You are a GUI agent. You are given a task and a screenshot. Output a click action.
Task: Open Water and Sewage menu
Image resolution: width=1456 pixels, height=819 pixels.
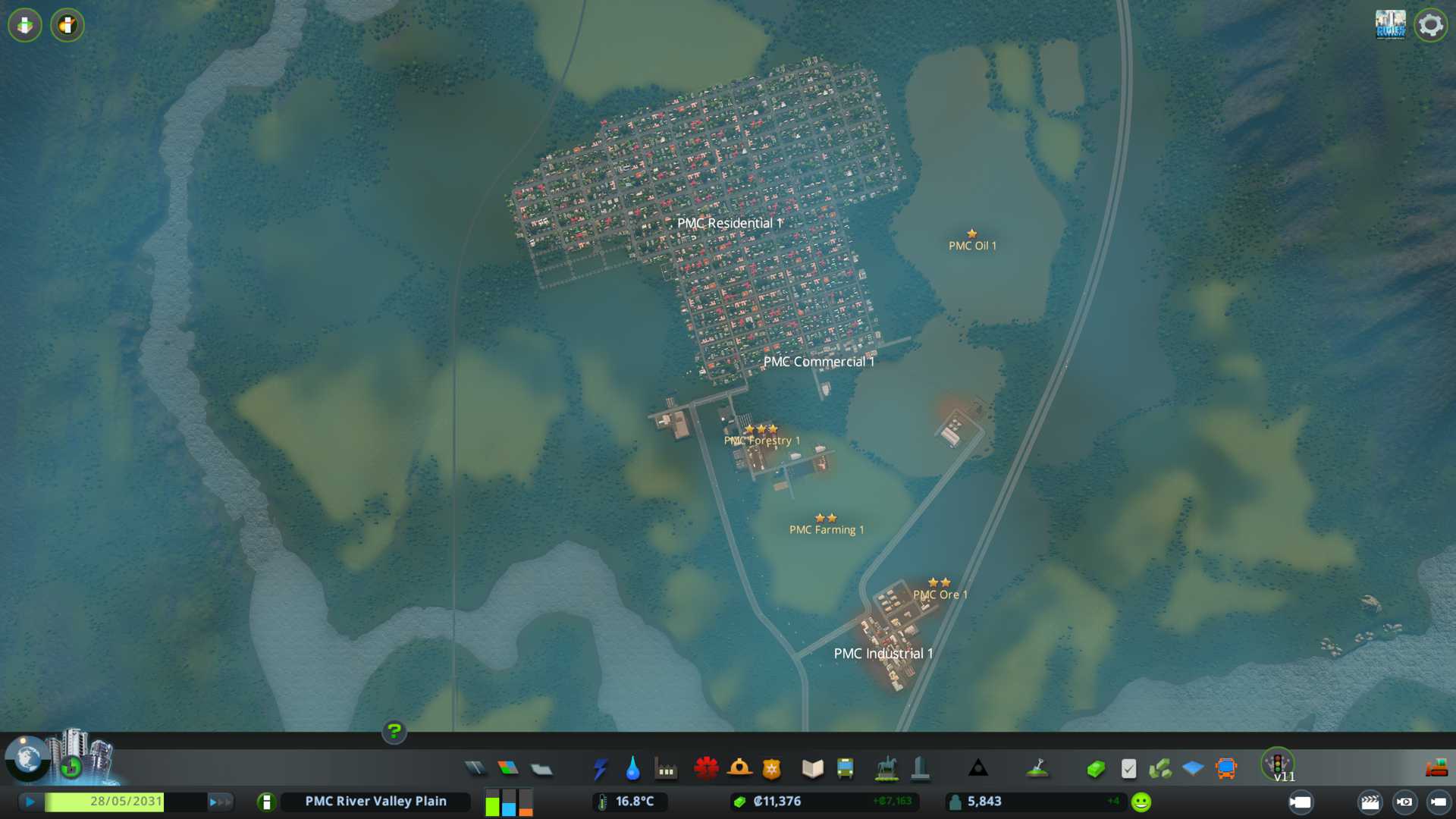(x=632, y=769)
